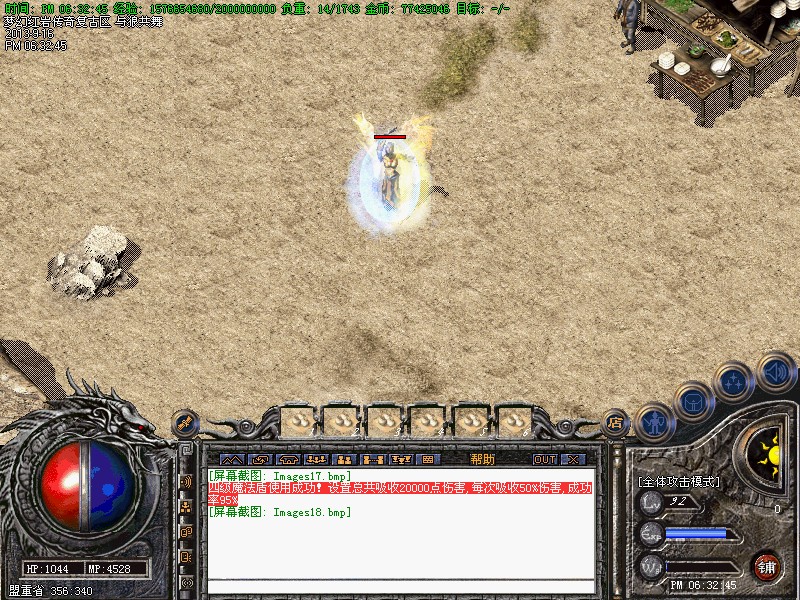
Task: Close the game with the X button
Action: pos(573,459)
